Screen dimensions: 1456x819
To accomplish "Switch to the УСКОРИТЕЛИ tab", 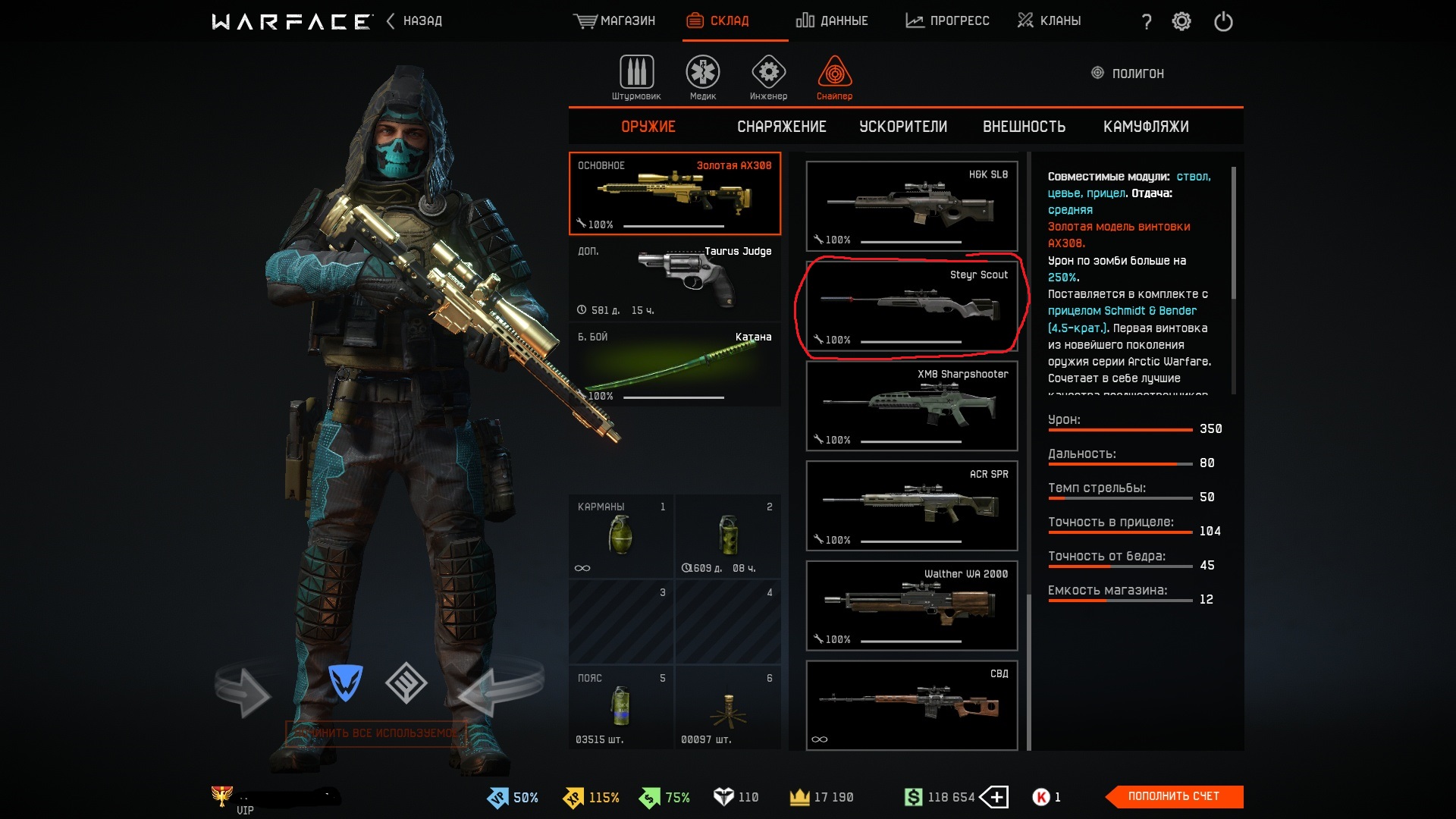I will point(903,127).
